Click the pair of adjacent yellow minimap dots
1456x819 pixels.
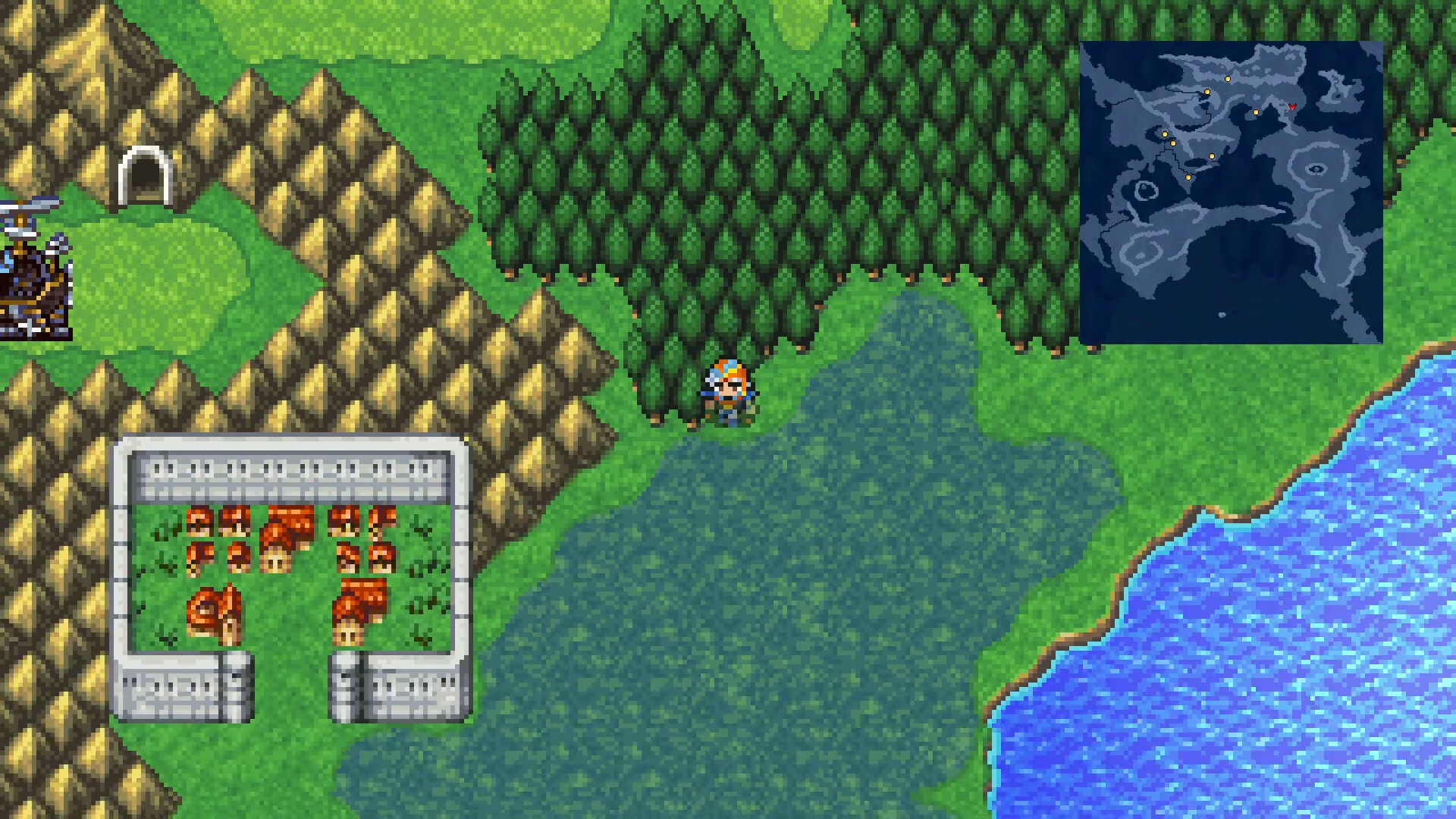click(1169, 139)
